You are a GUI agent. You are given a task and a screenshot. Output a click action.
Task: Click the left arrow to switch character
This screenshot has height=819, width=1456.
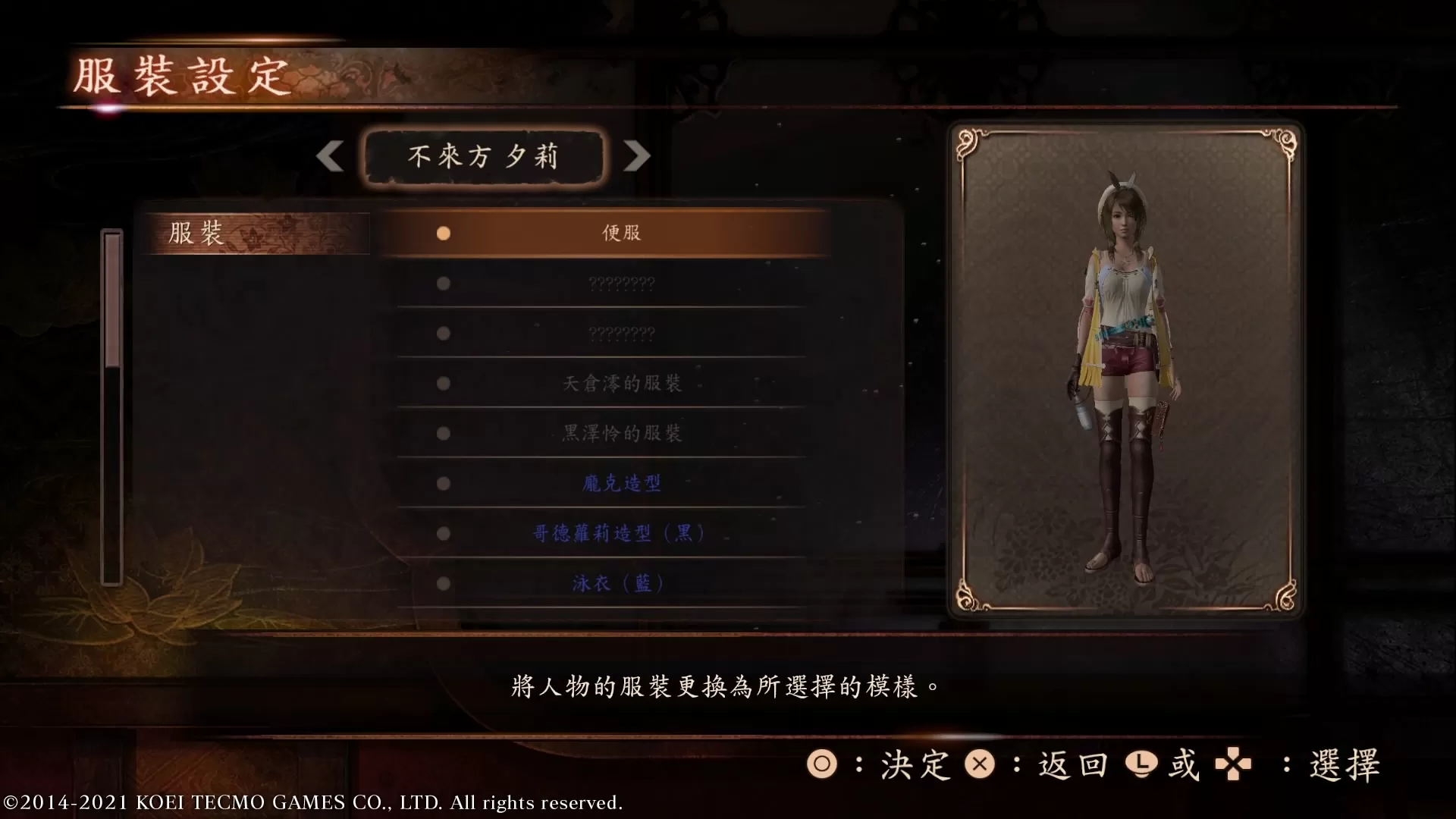tap(330, 156)
